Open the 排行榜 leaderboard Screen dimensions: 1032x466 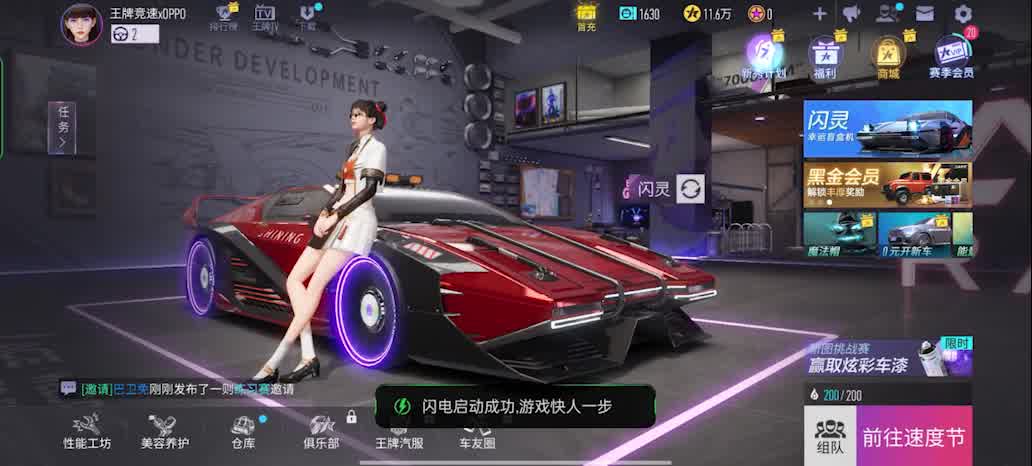[227, 17]
